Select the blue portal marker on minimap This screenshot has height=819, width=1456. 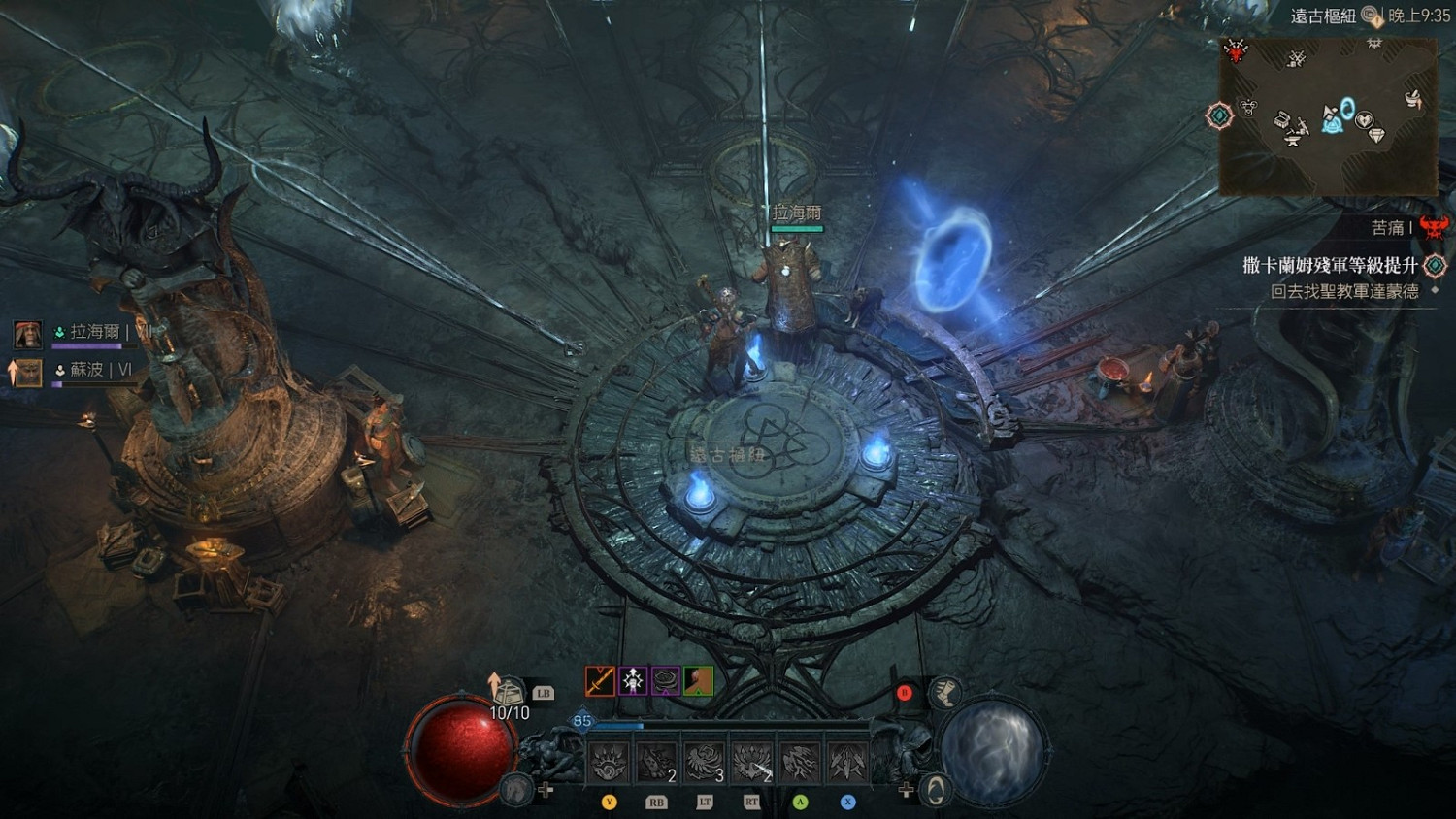coord(1347,108)
